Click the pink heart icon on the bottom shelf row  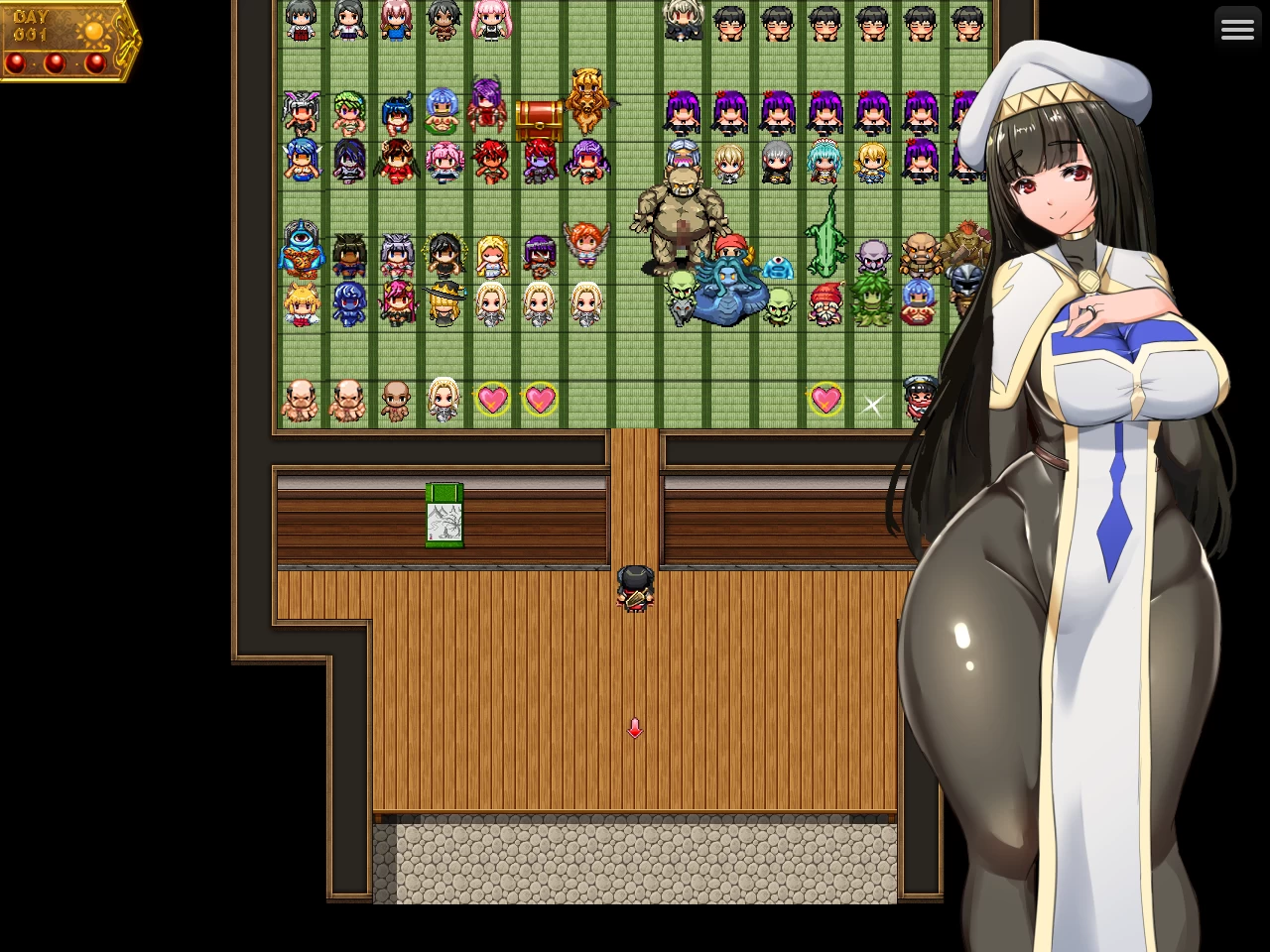494,399
